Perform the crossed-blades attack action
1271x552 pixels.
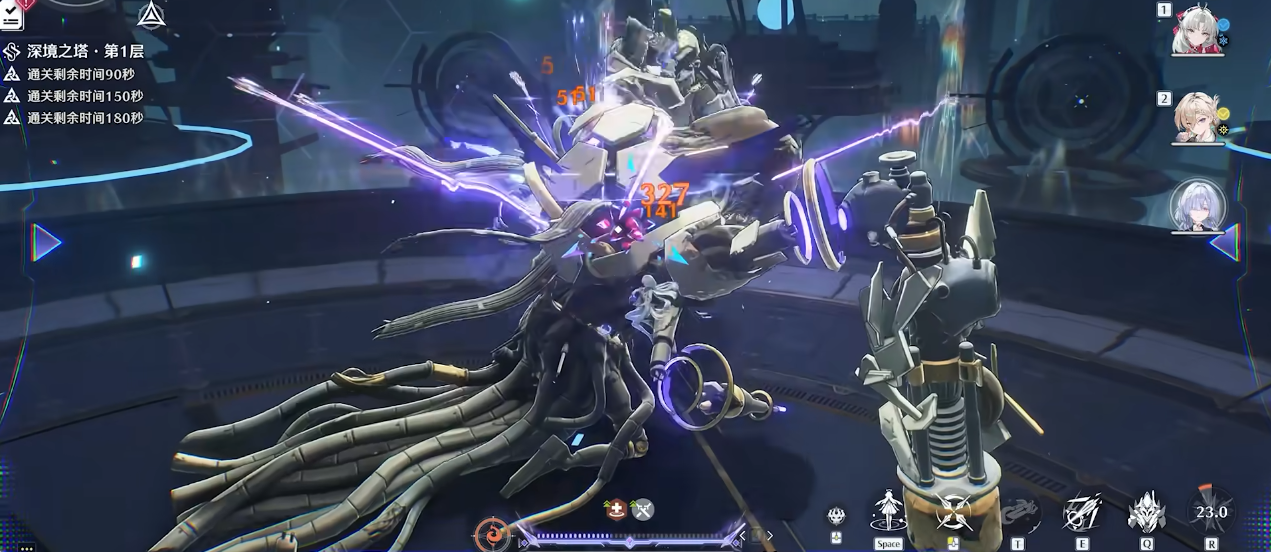[952, 513]
